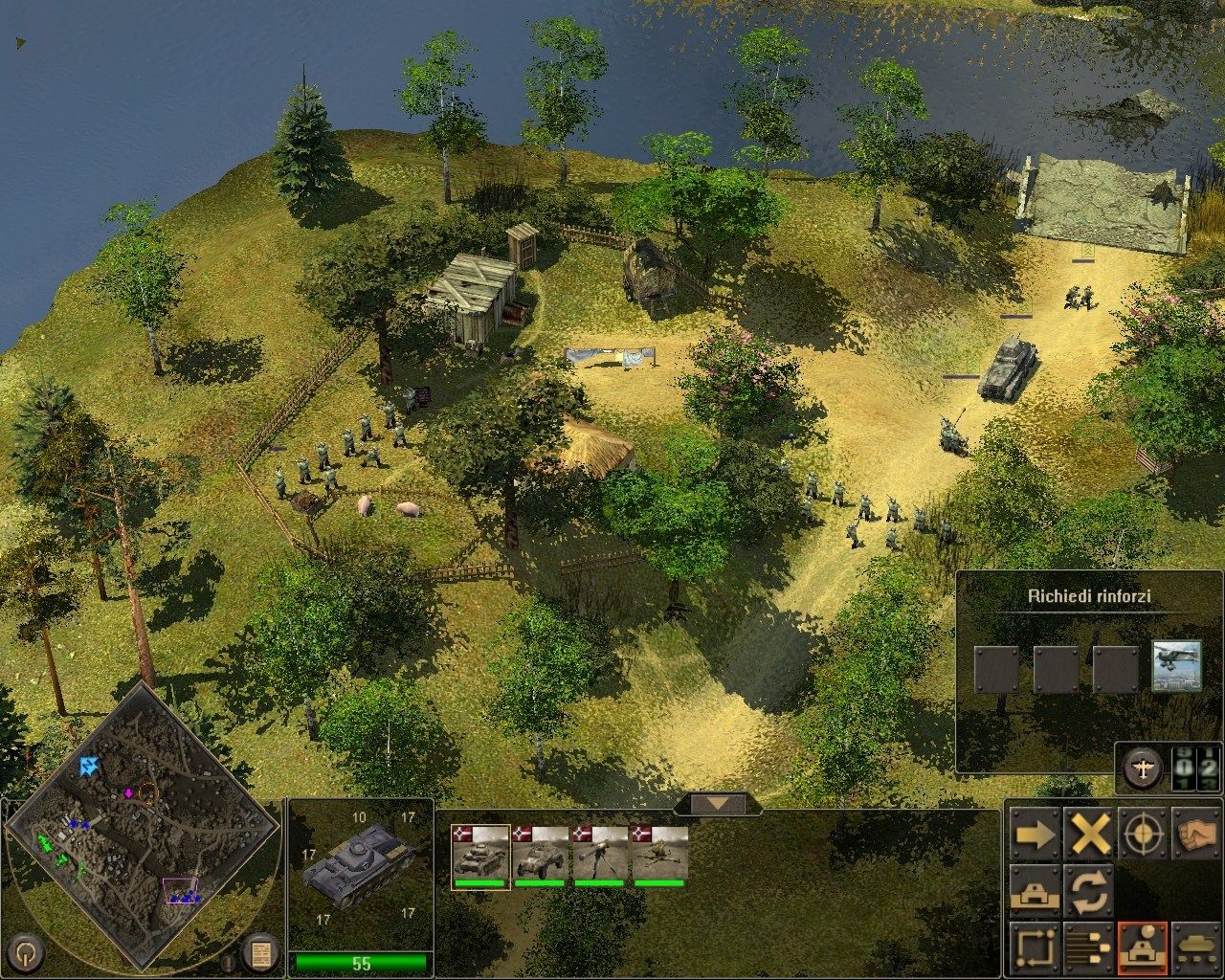Screen dimensions: 1225x980
Task: Select the tank unit card
Action: pos(480,857)
